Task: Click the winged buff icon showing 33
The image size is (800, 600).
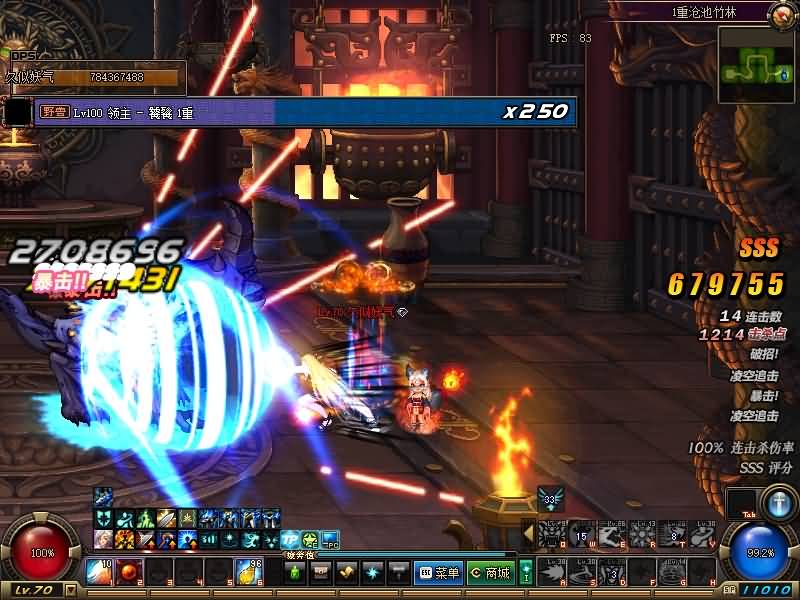Action: pyautogui.click(x=549, y=497)
